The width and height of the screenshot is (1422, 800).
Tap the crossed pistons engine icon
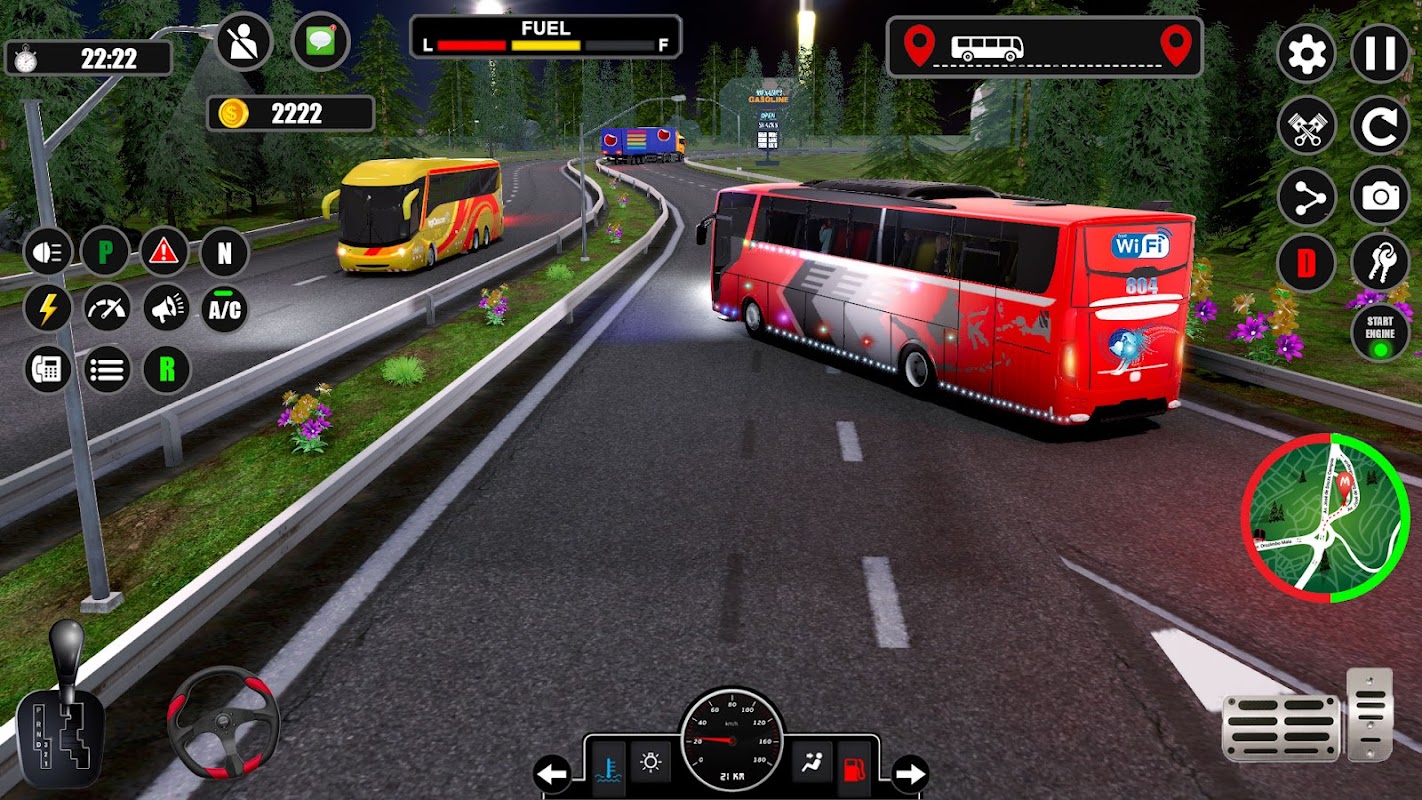[x=1306, y=126]
